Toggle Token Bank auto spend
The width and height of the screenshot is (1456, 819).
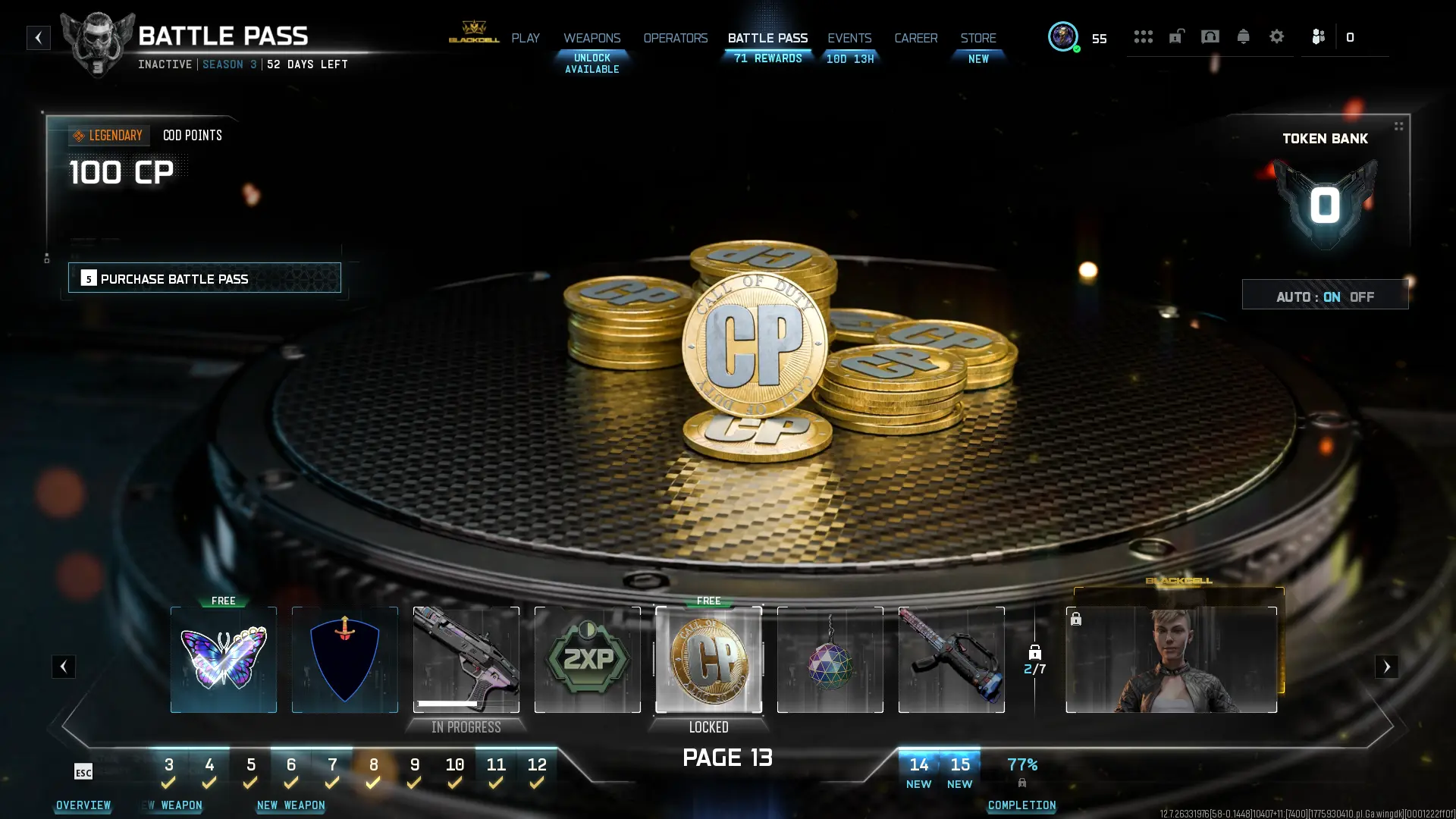(x=1325, y=296)
